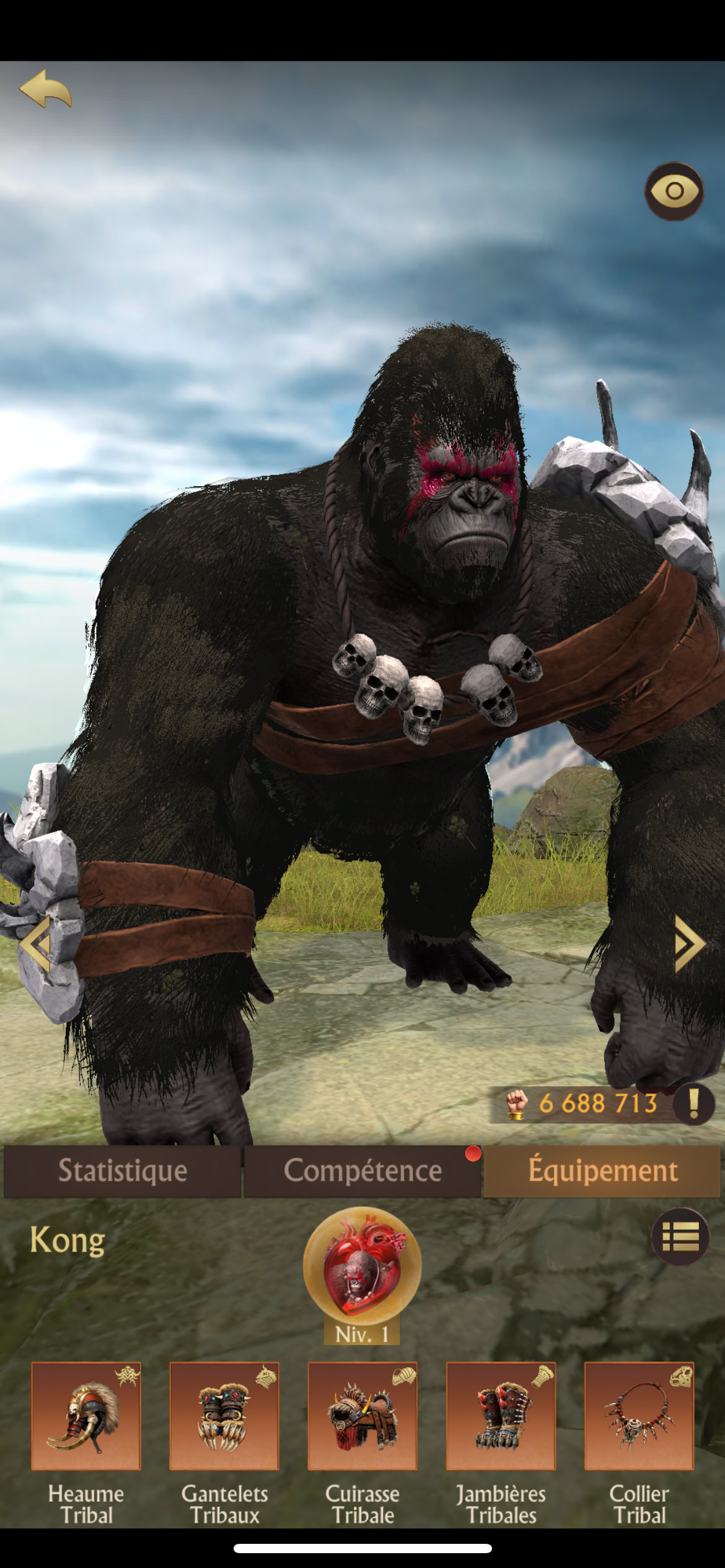Open power info exclamation button

pyautogui.click(x=693, y=1103)
